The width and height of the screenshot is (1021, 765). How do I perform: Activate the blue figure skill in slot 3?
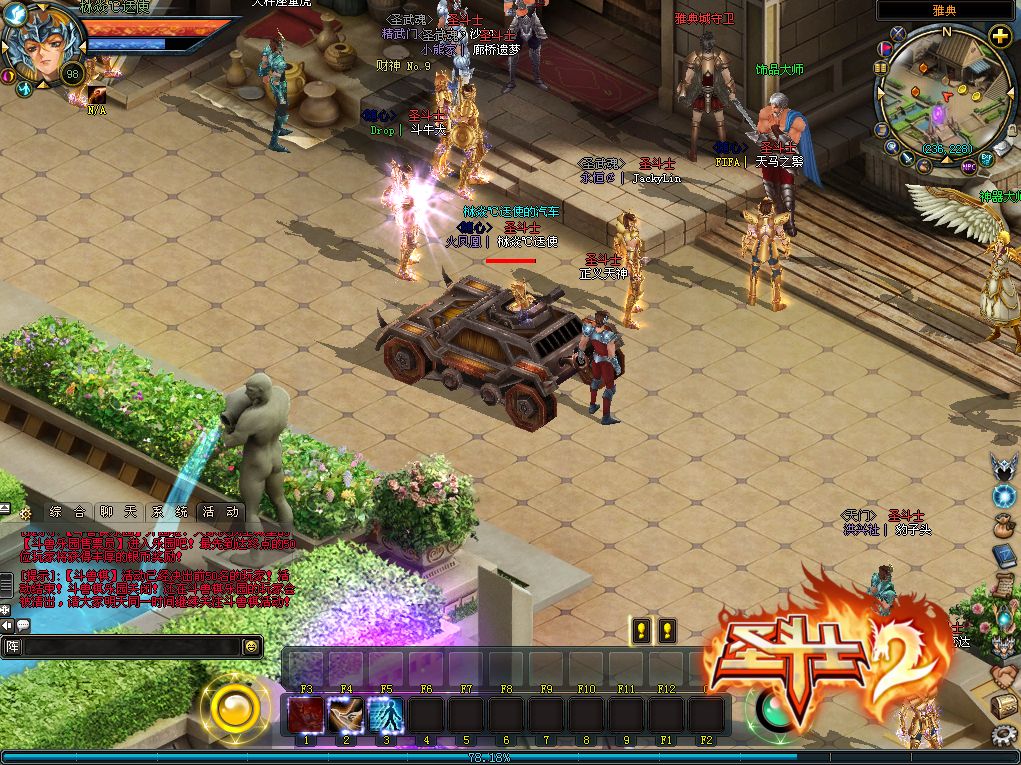pyautogui.click(x=386, y=715)
